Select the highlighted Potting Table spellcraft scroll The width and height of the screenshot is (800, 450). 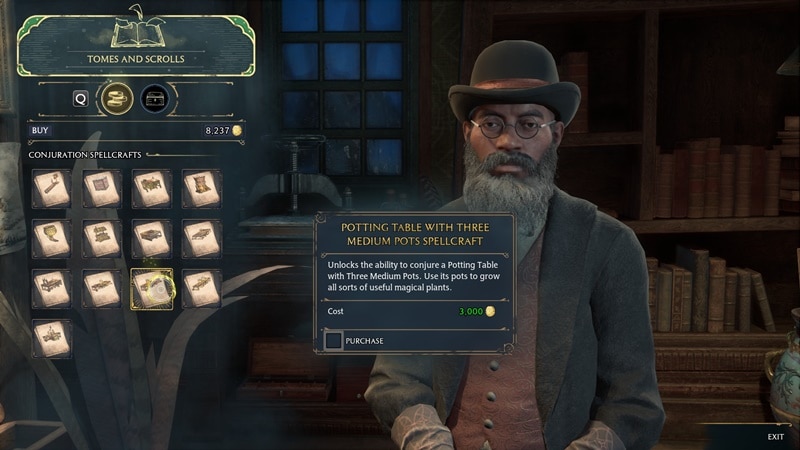[x=151, y=288]
